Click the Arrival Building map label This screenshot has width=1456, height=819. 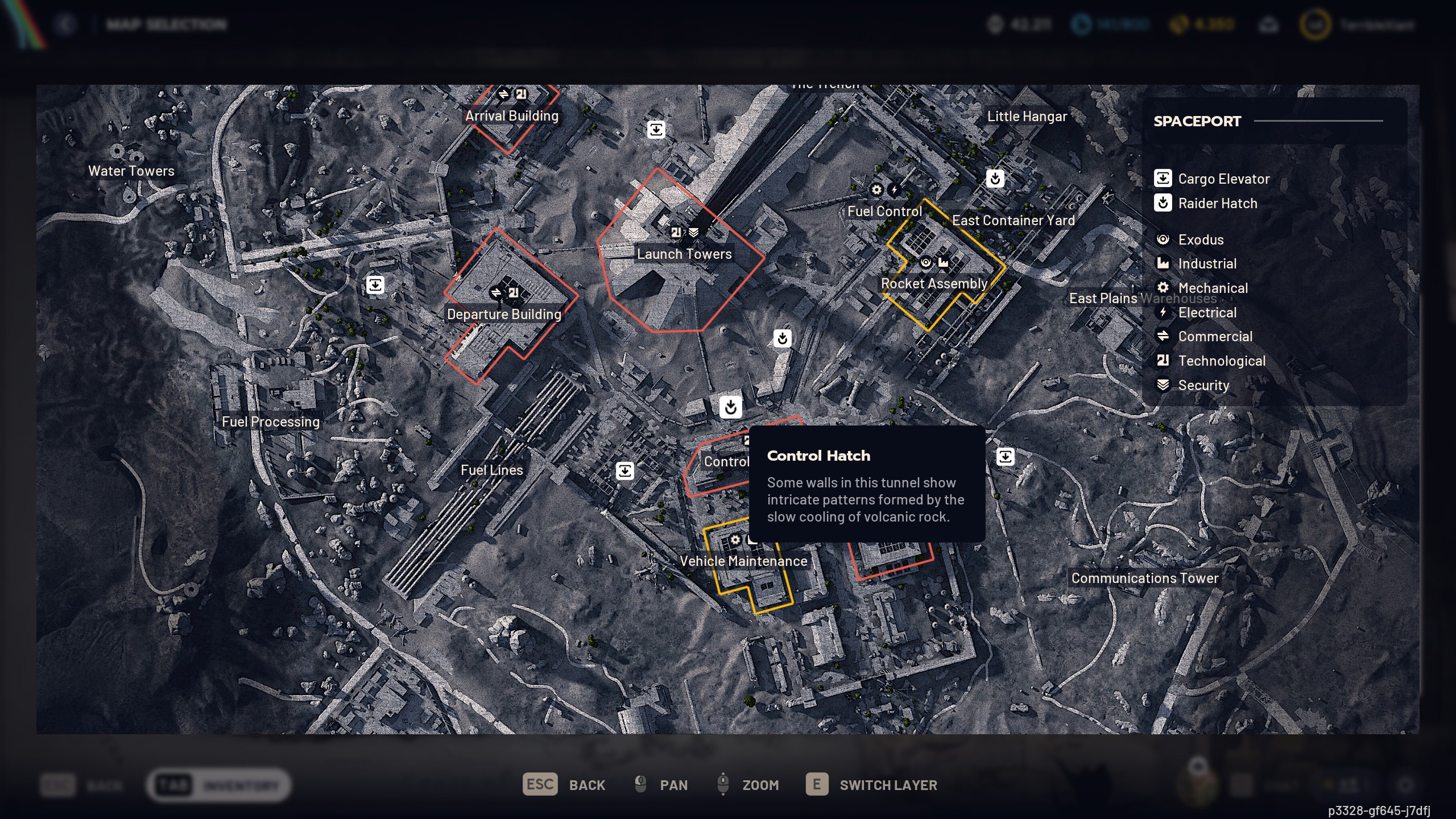click(x=512, y=116)
